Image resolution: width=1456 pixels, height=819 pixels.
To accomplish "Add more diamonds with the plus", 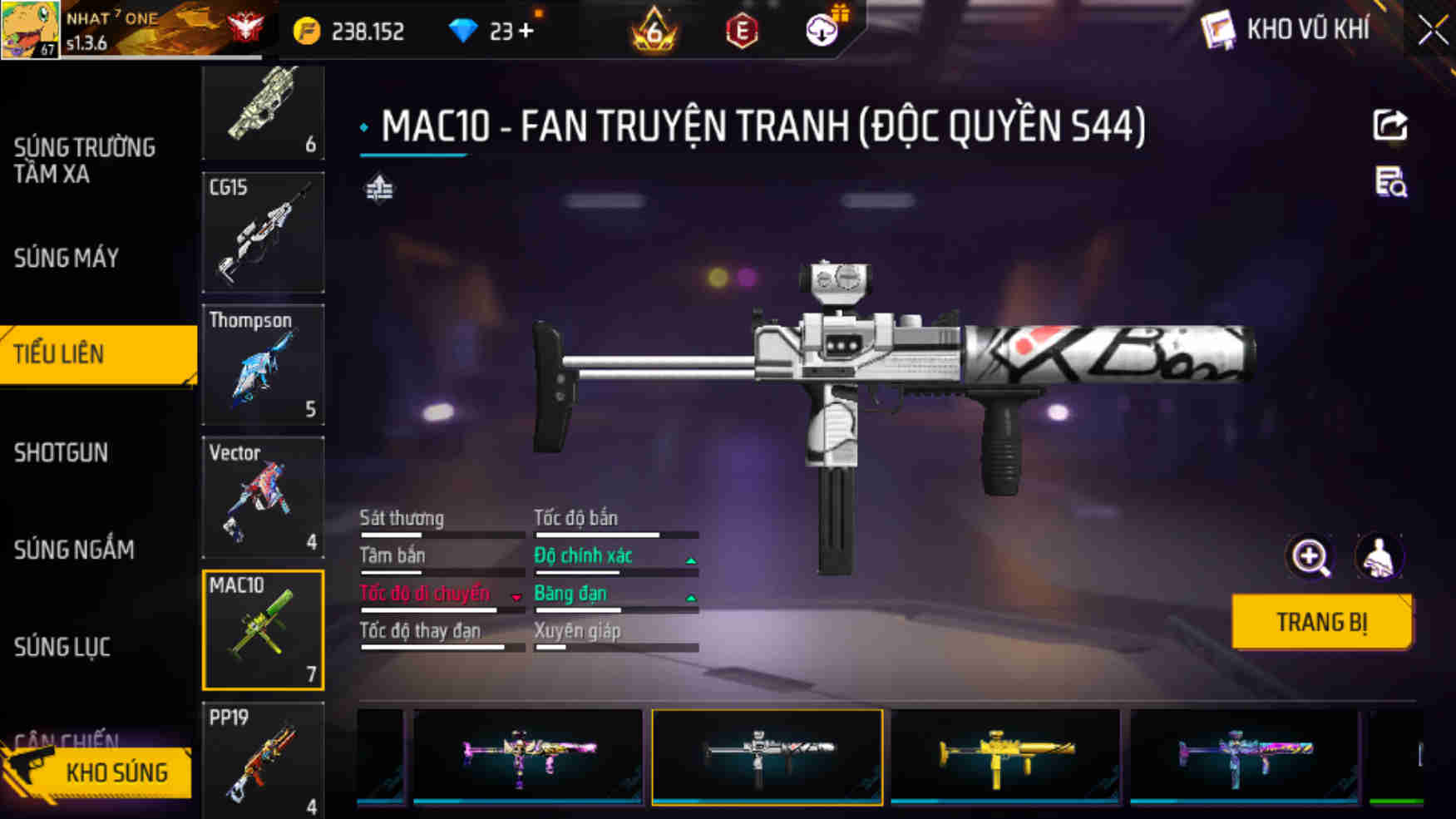I will (526, 31).
